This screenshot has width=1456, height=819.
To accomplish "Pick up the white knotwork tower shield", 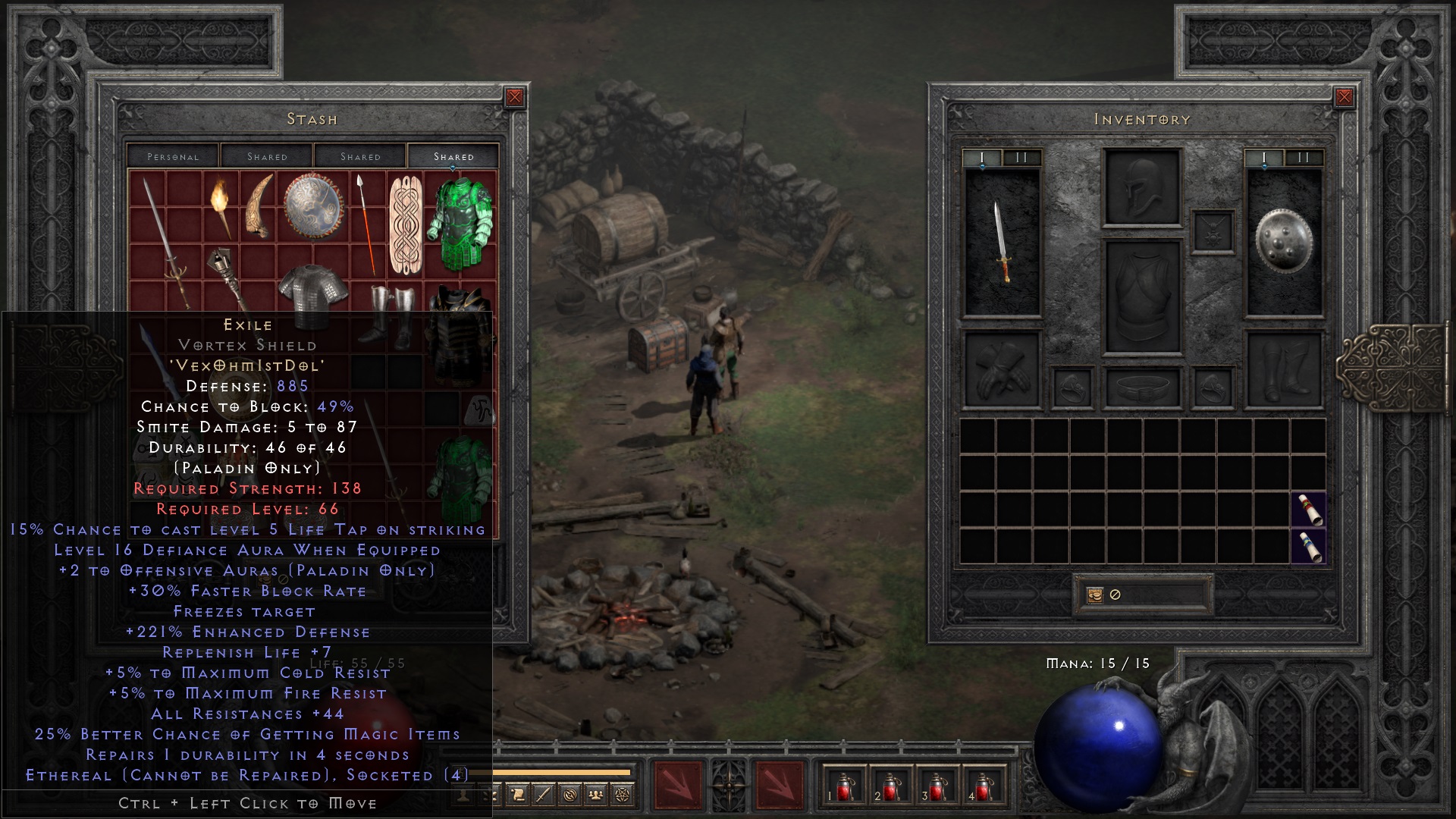I will (405, 225).
